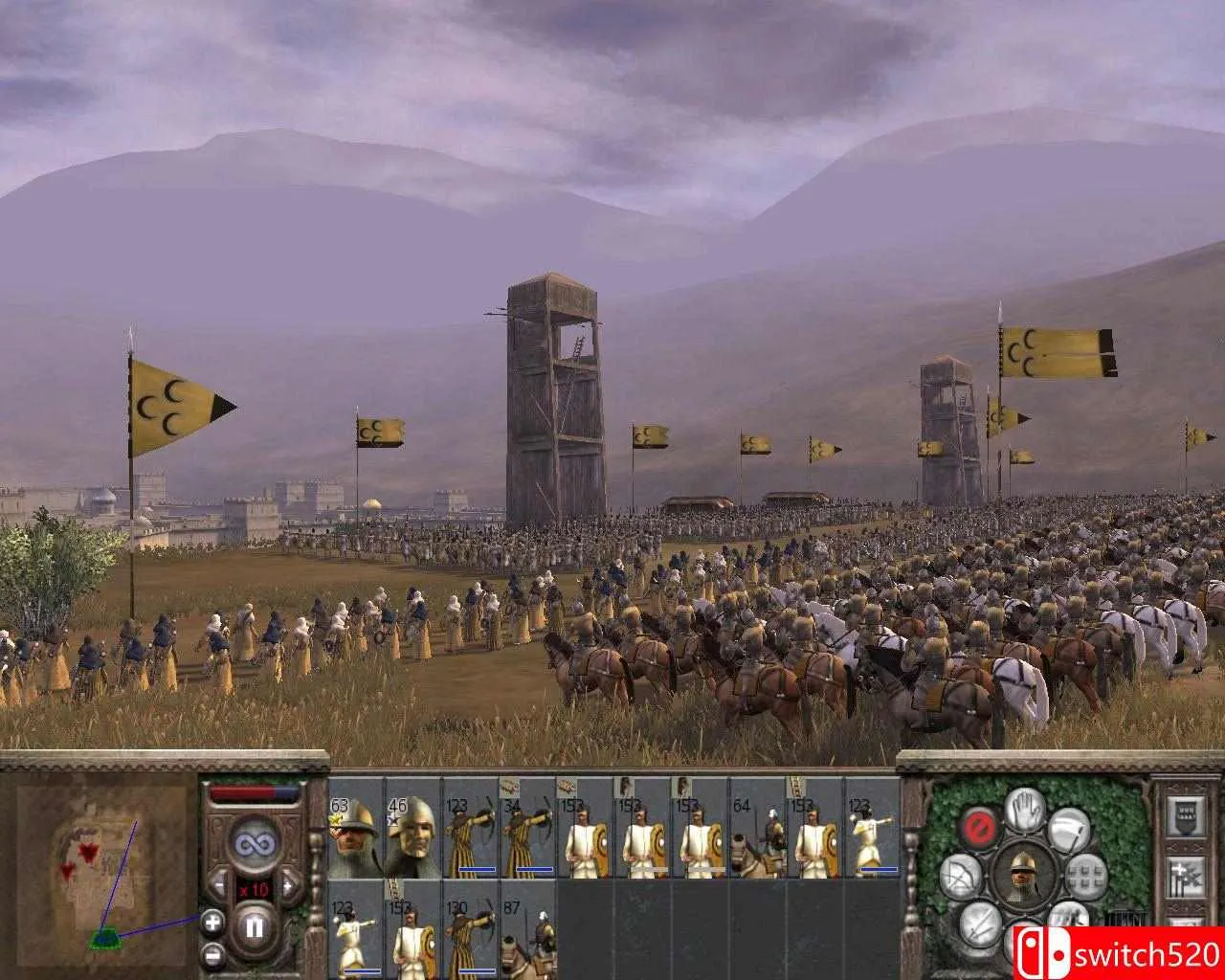This screenshot has height=980, width=1225.
Task: Click the plus zoom button
Action: [212, 922]
